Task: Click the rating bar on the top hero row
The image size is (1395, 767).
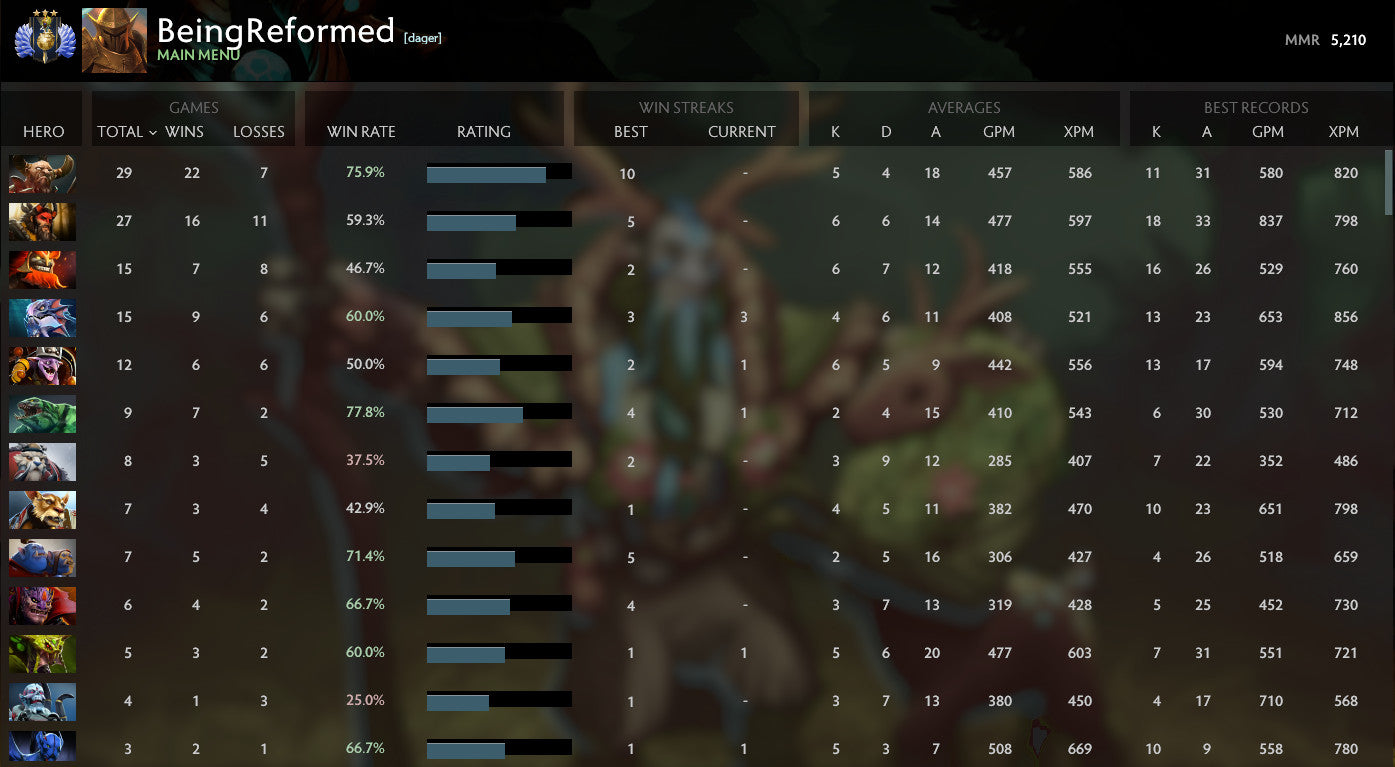Action: [498, 171]
